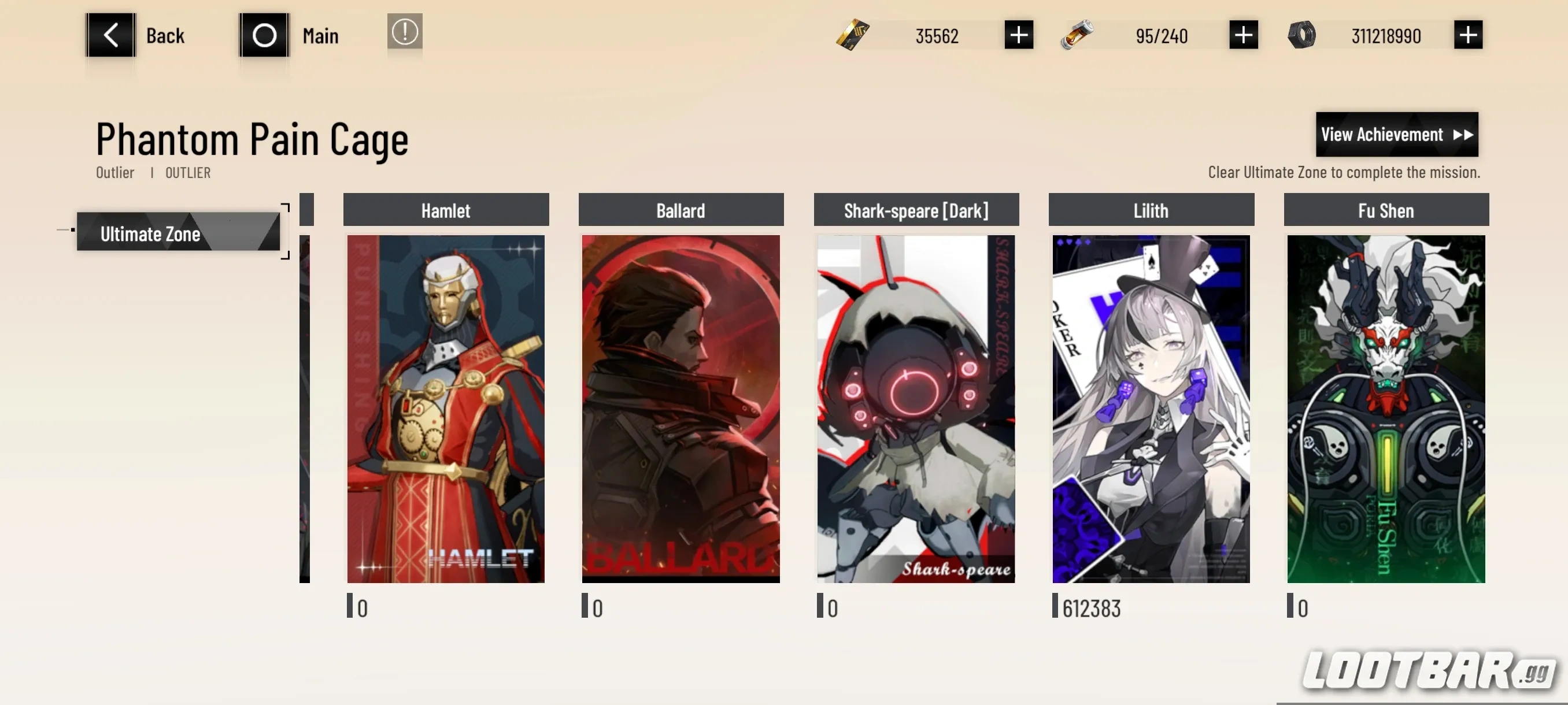The image size is (1568, 705).
Task: Choose the Hamlet boss card
Action: (446, 408)
